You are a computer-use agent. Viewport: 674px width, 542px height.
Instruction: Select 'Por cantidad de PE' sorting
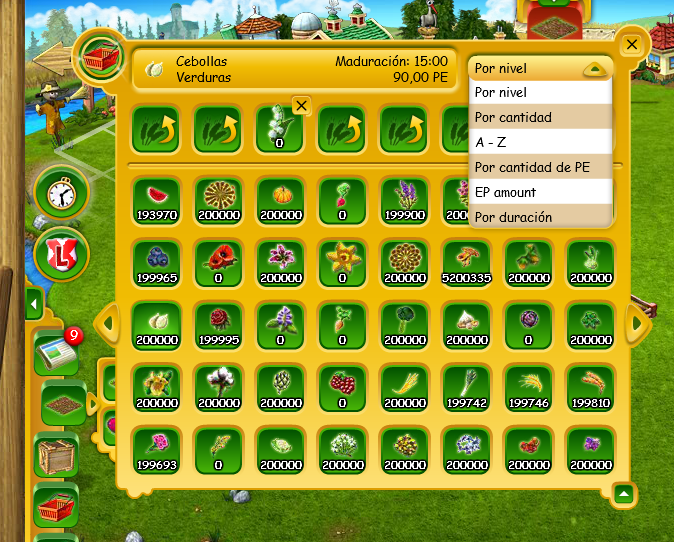539,167
